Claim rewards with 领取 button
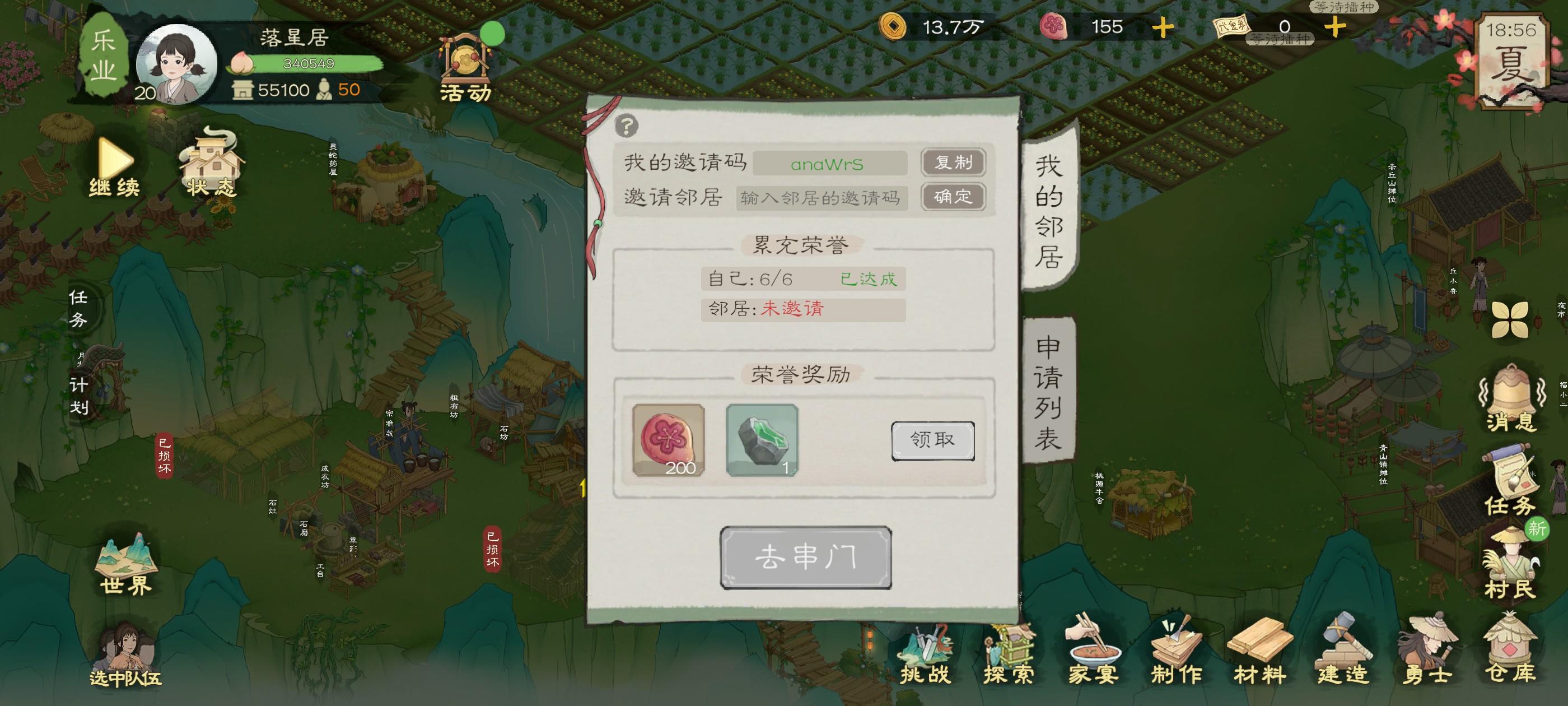 [x=932, y=442]
